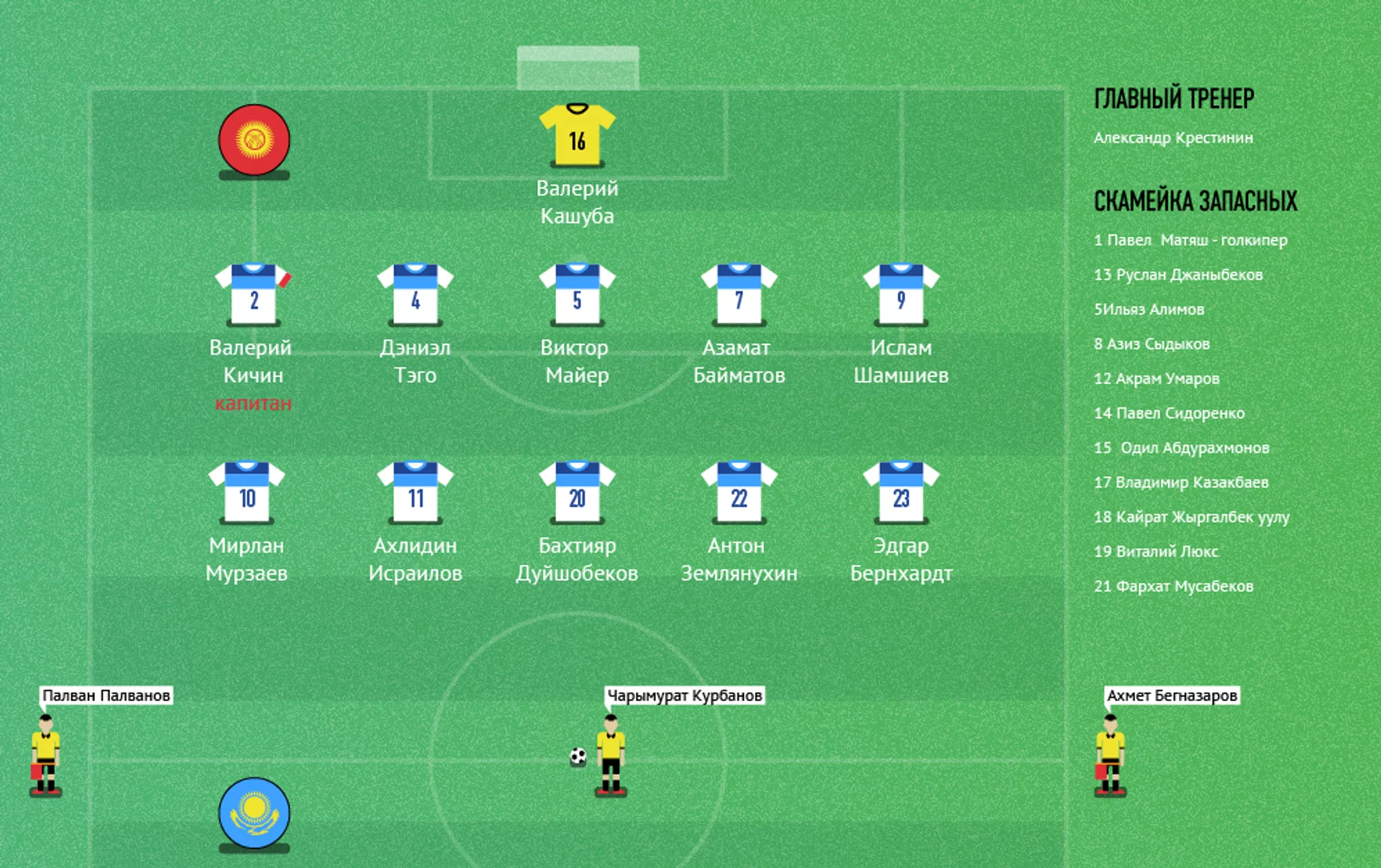The image size is (1381, 868).
Task: Select Бахтияр Дуйшобеков's number 20 shirt
Action: (x=577, y=493)
